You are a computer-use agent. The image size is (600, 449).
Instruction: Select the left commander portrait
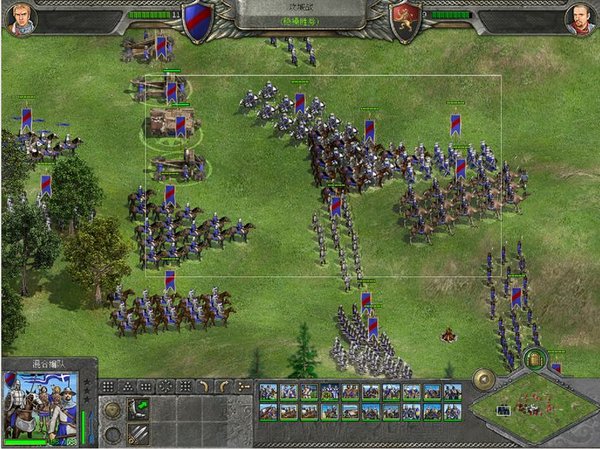(x=19, y=17)
